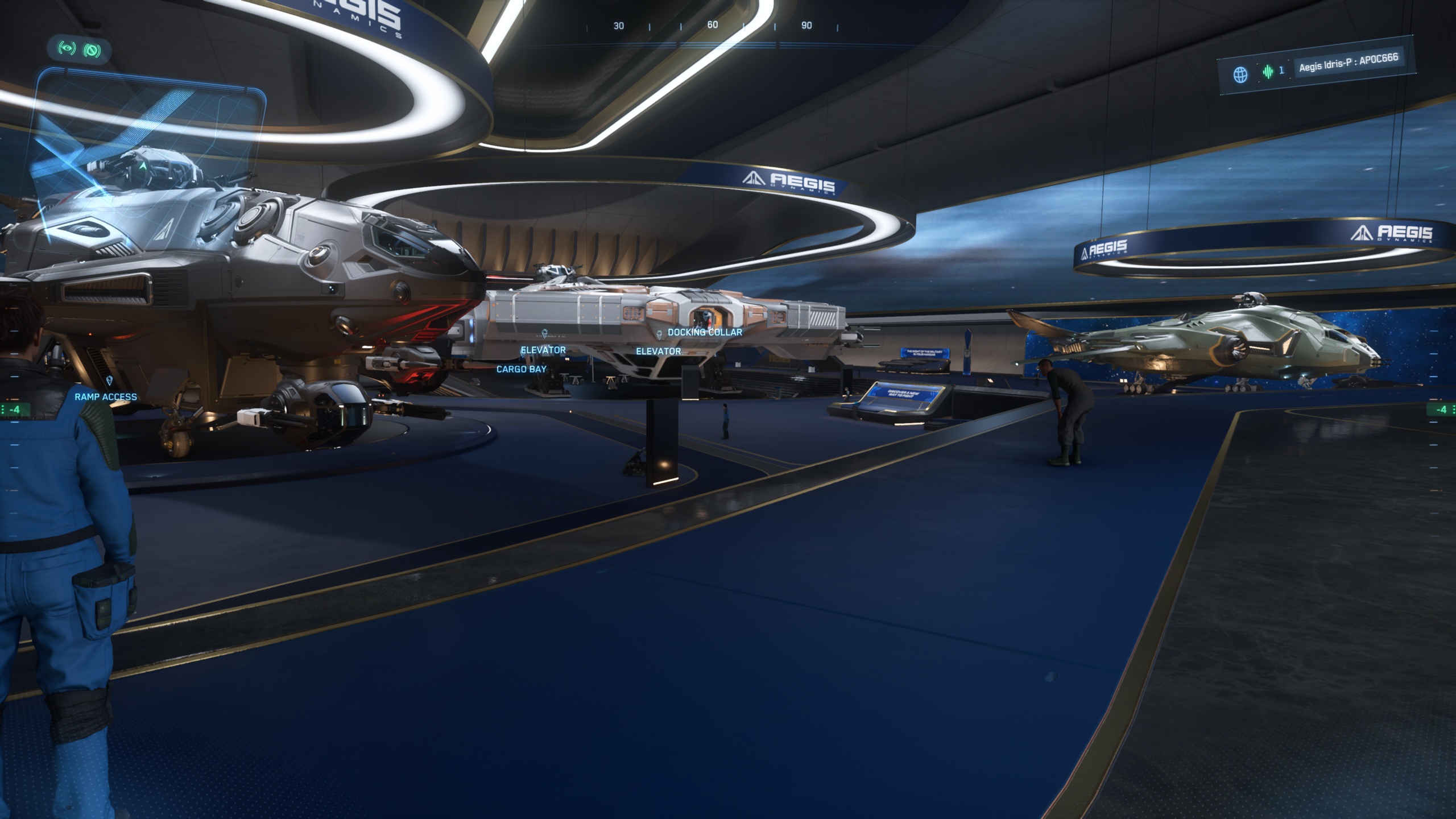Screen dimensions: 1456x819
Task: Select the green voice waveform icon
Action: click(1268, 72)
